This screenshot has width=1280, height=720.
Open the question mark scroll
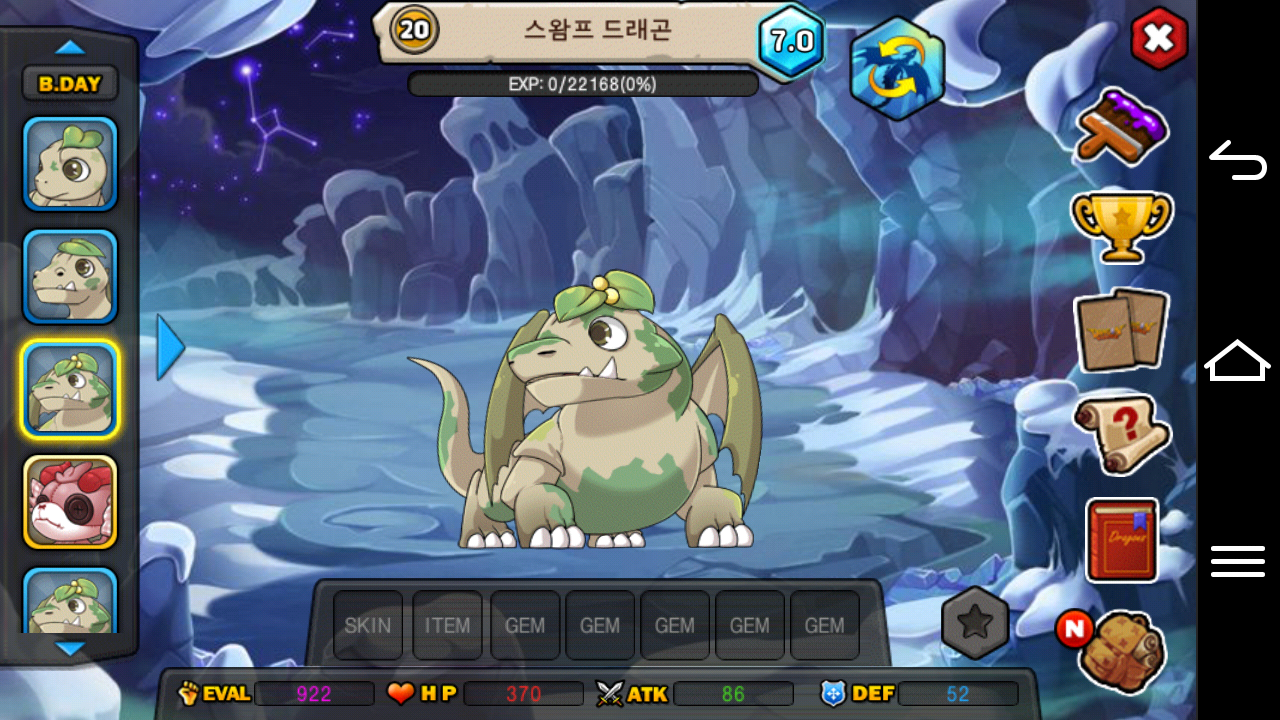(x=1121, y=434)
